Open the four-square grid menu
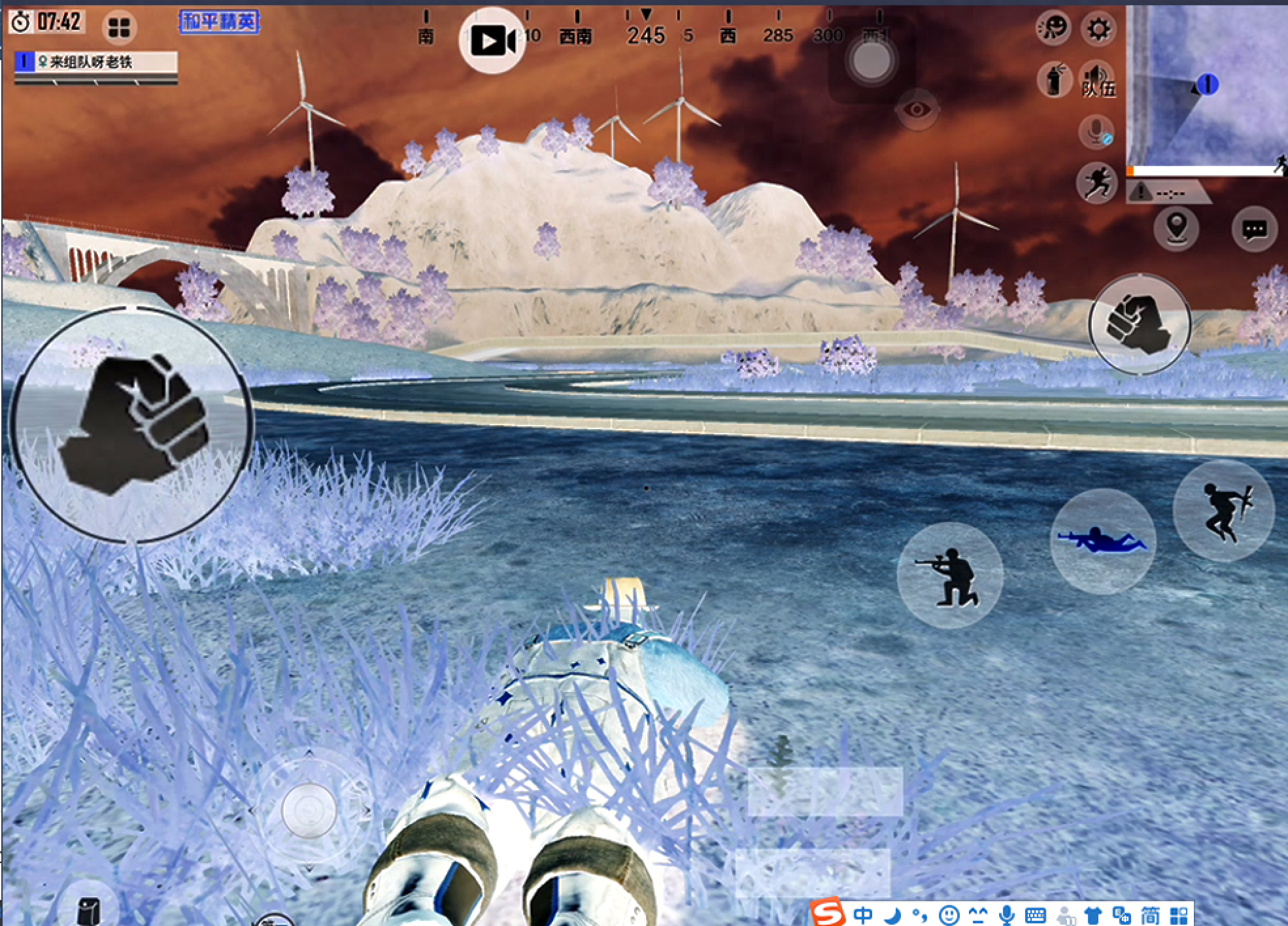This screenshot has width=1288, height=926. pyautogui.click(x=119, y=28)
